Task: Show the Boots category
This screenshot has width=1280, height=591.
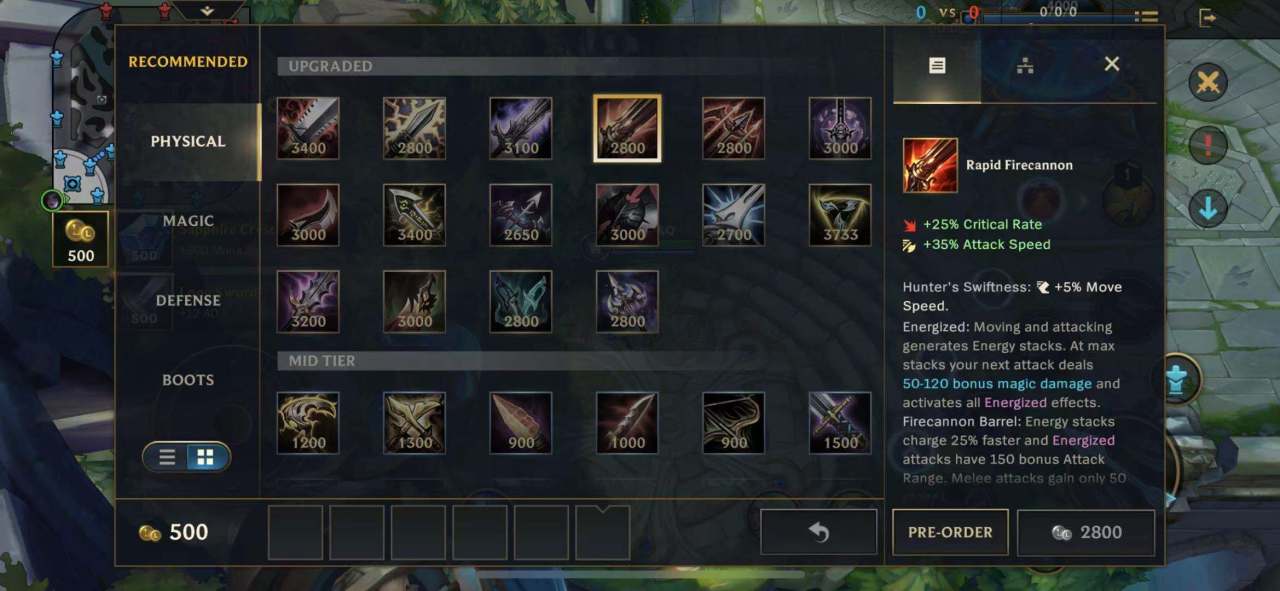Action: pos(188,380)
